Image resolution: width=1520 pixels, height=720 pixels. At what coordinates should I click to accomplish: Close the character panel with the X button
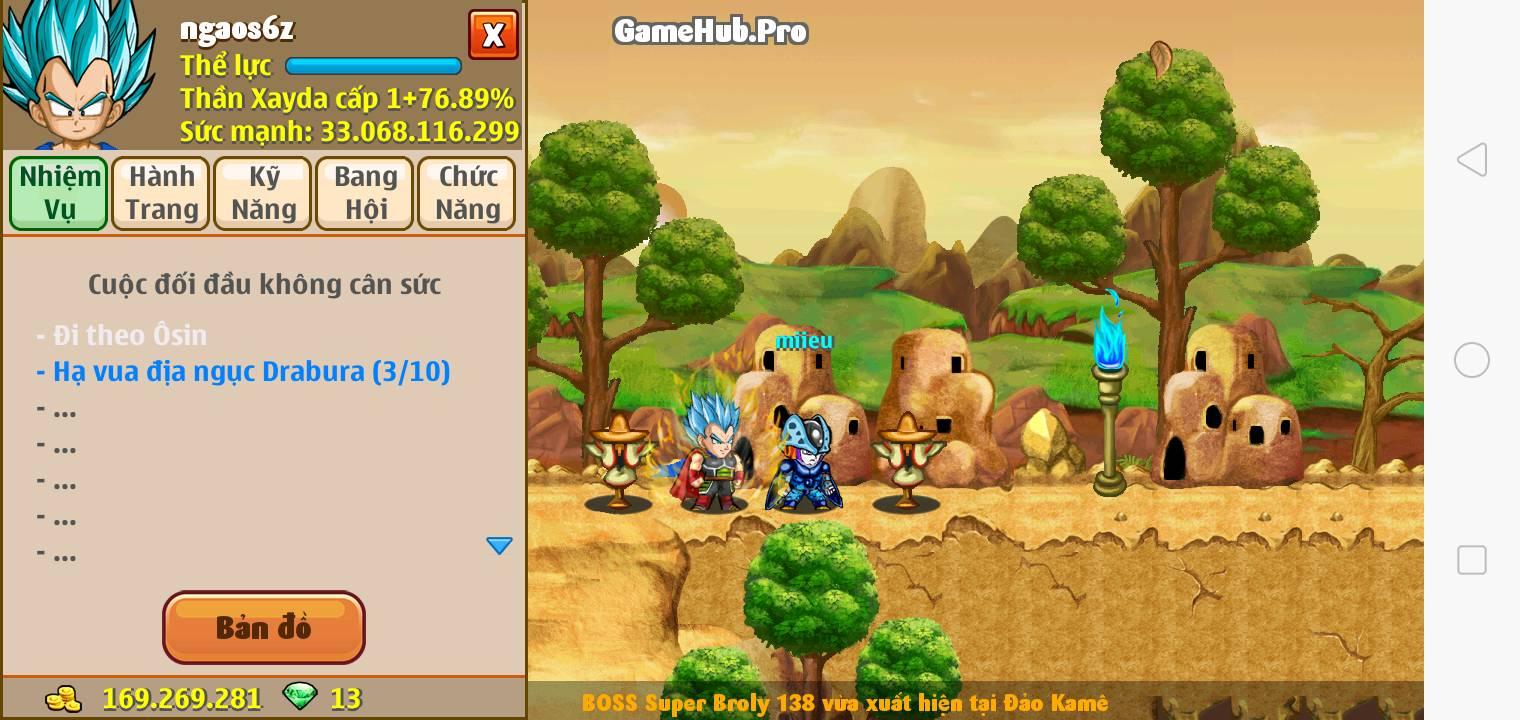tap(493, 35)
